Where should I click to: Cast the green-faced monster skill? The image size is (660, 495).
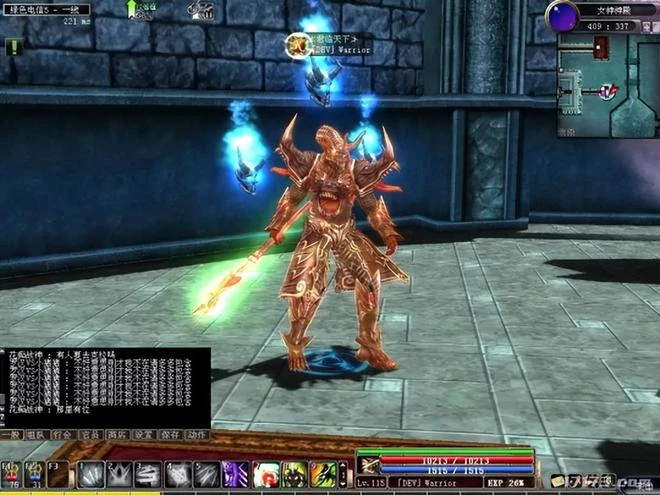click(x=294, y=474)
